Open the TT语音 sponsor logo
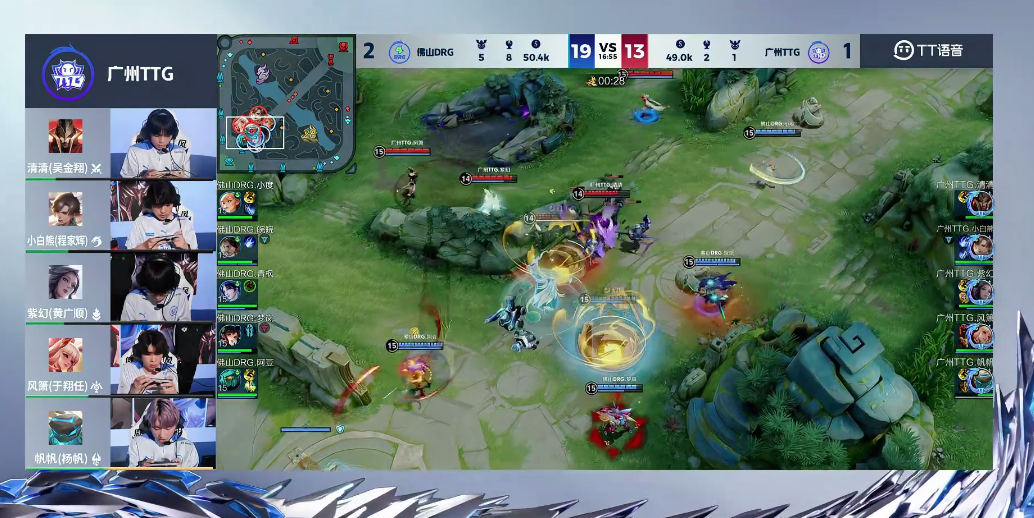 click(x=927, y=50)
